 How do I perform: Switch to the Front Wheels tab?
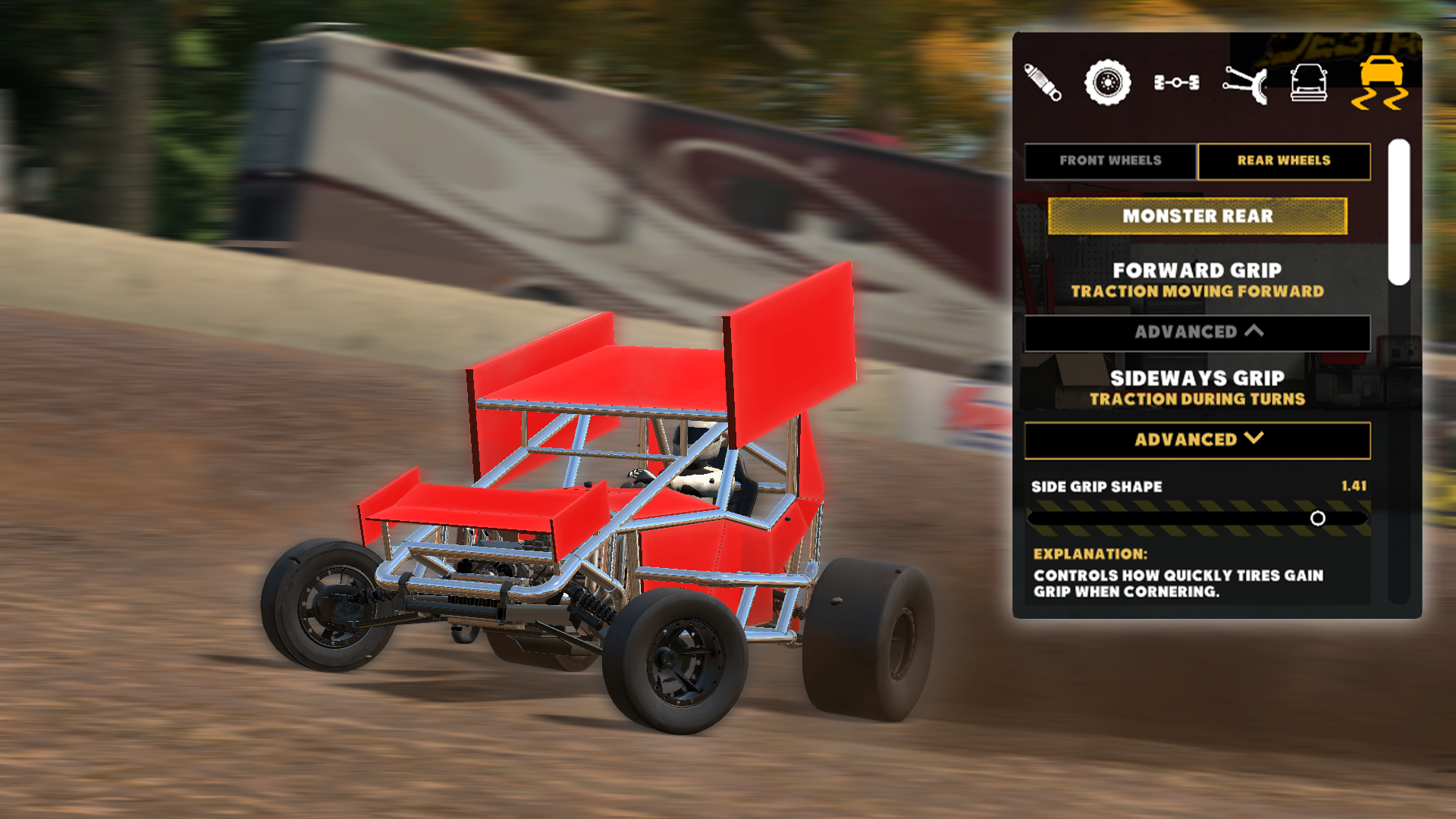(1109, 161)
